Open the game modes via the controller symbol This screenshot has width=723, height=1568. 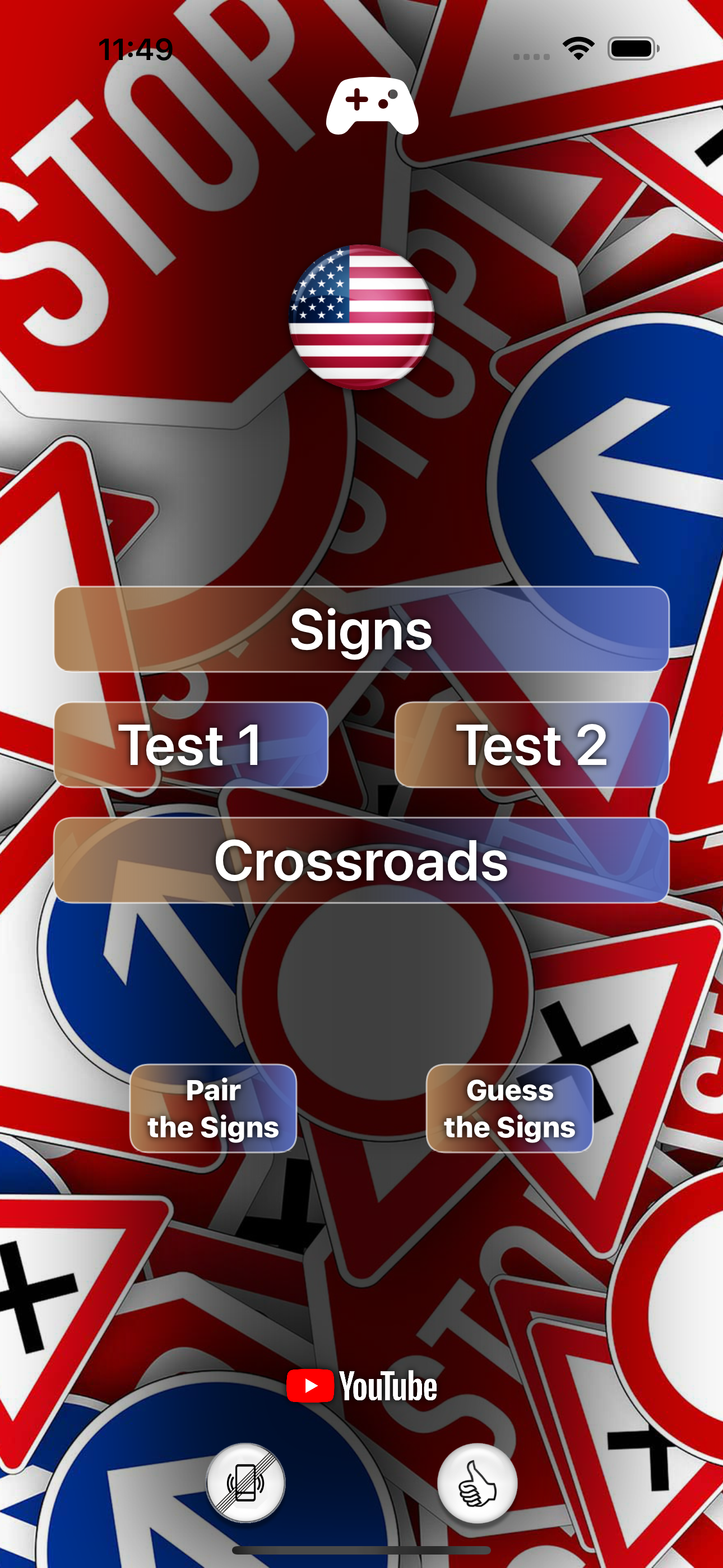[x=373, y=107]
